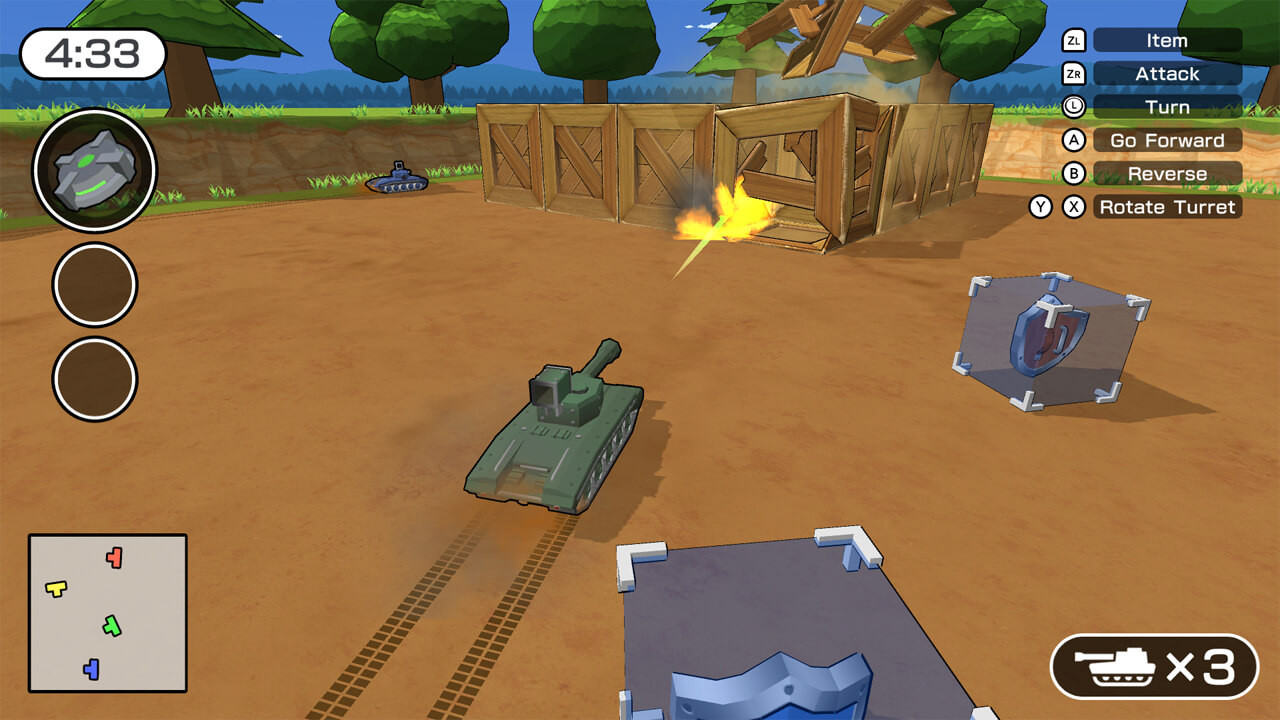Click the Item control label

[x=1168, y=40]
